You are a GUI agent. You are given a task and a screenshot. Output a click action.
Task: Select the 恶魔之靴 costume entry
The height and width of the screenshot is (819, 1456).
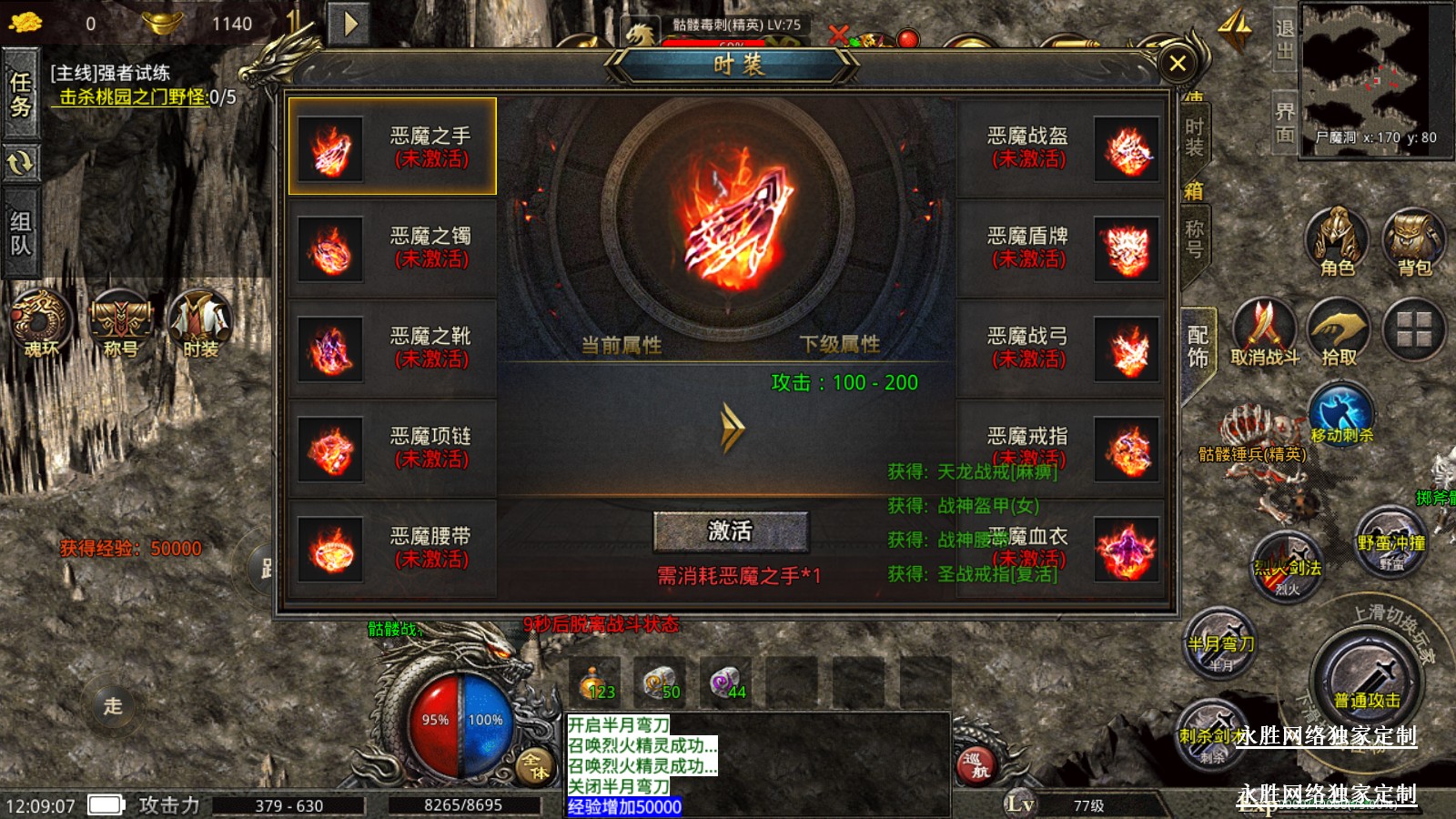[392, 348]
